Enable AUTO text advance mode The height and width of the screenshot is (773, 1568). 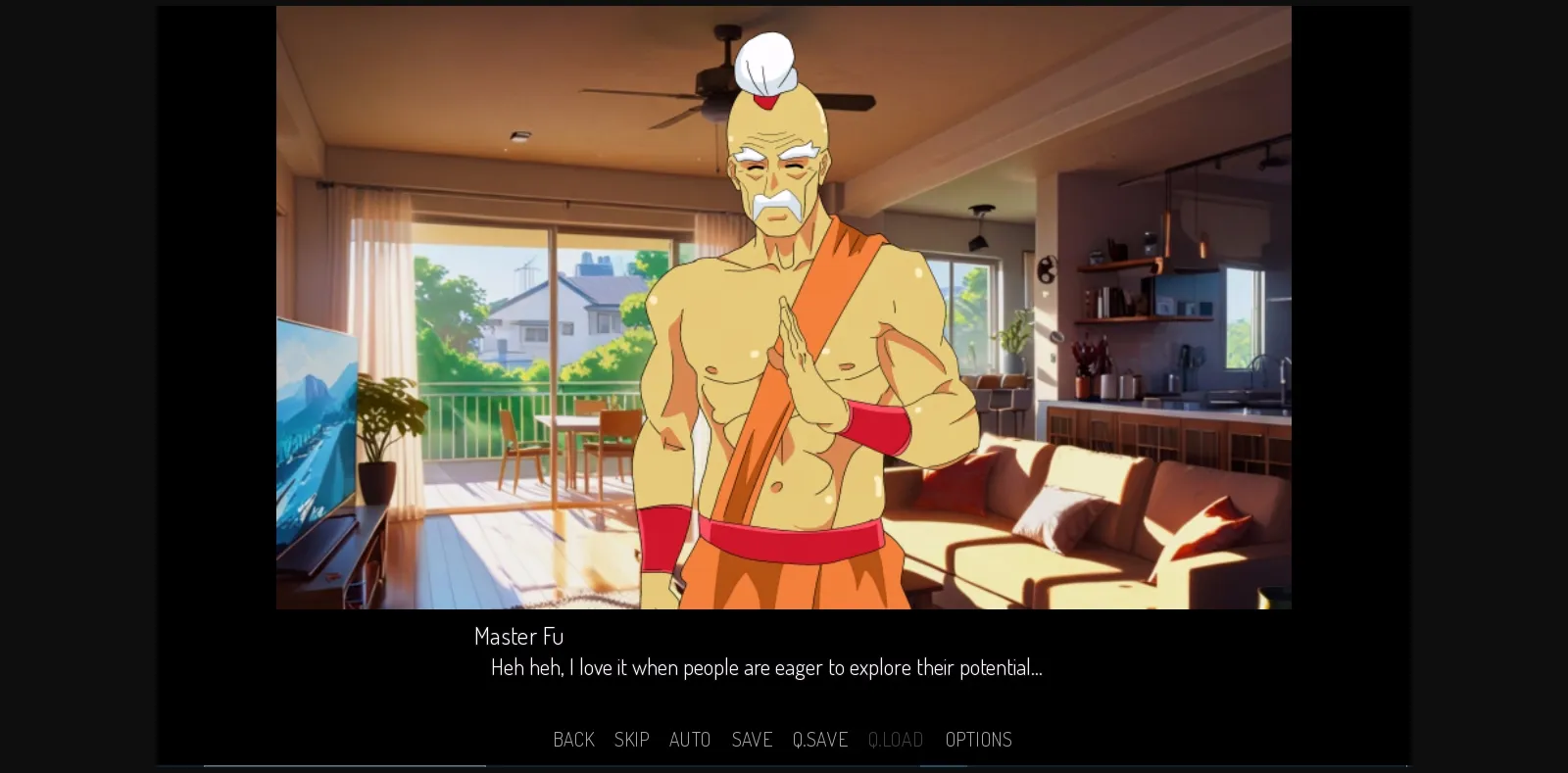pos(690,740)
